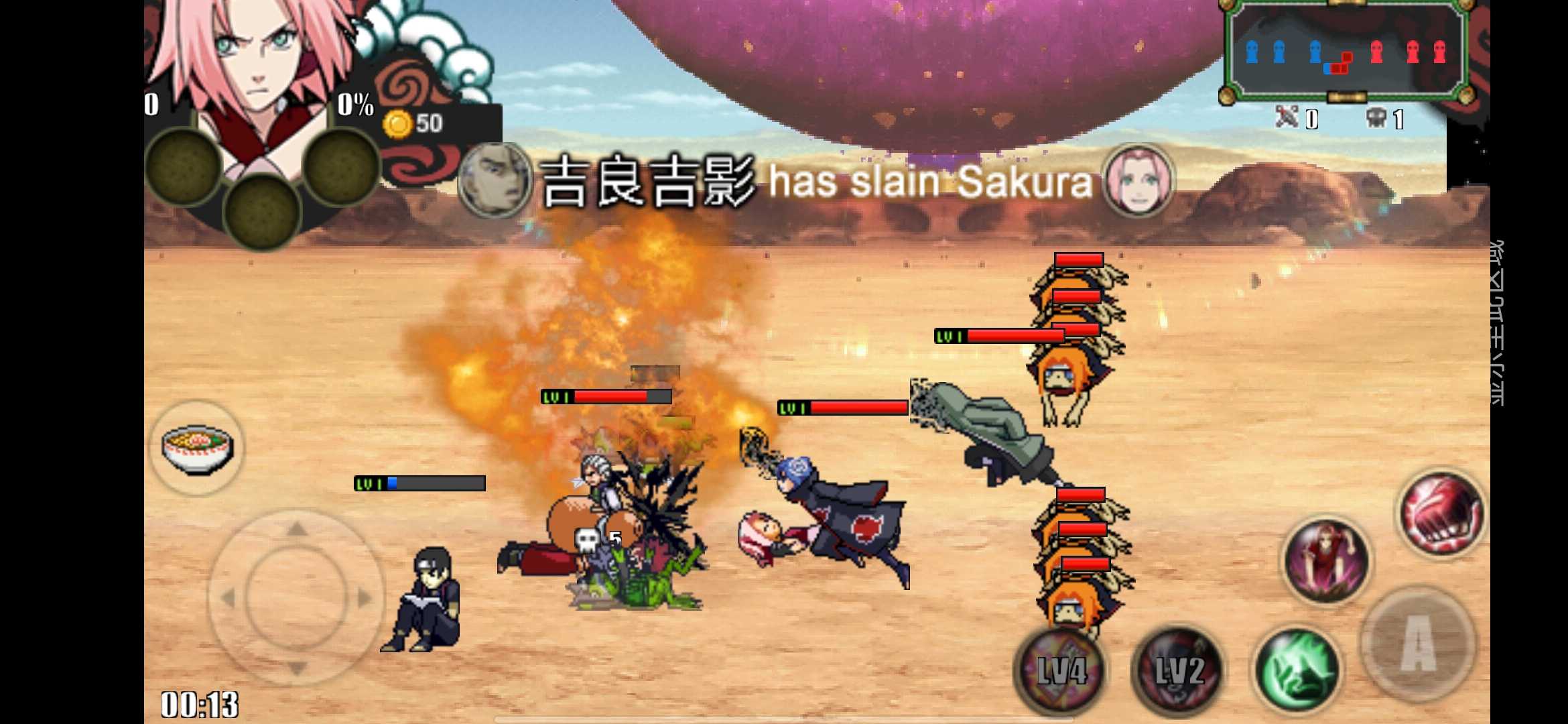Tap the gold coin currency icon
Viewport: 1568px width, 724px height.
(398, 122)
